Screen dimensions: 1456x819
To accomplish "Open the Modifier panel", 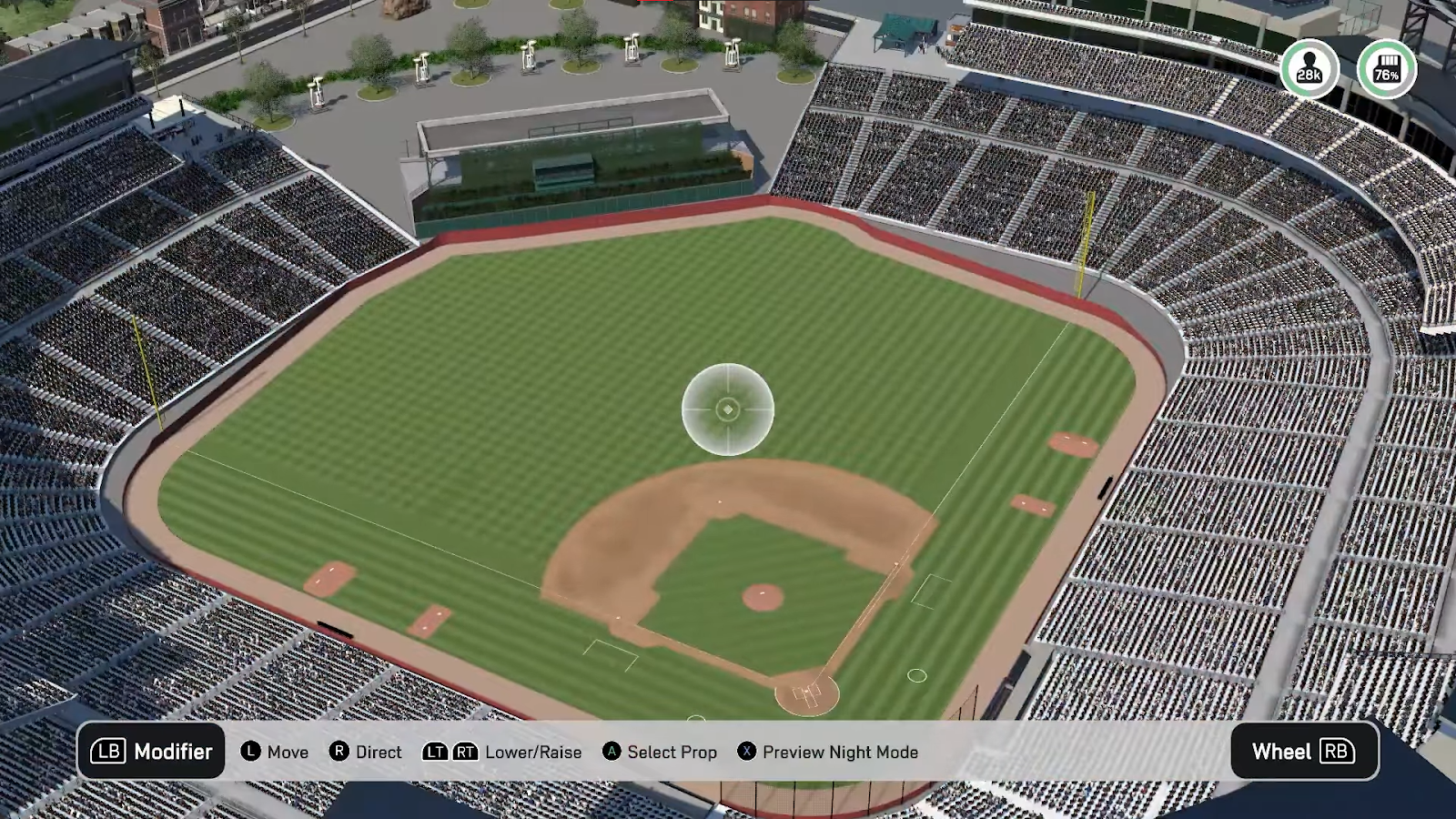I will 151,752.
